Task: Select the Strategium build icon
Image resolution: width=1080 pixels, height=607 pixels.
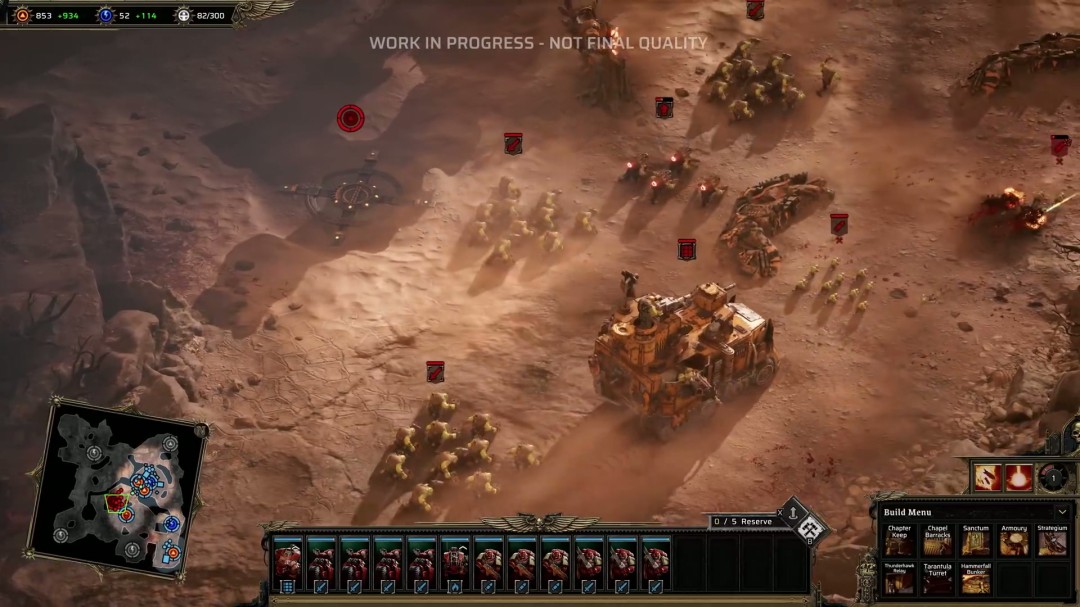Action: [1051, 542]
